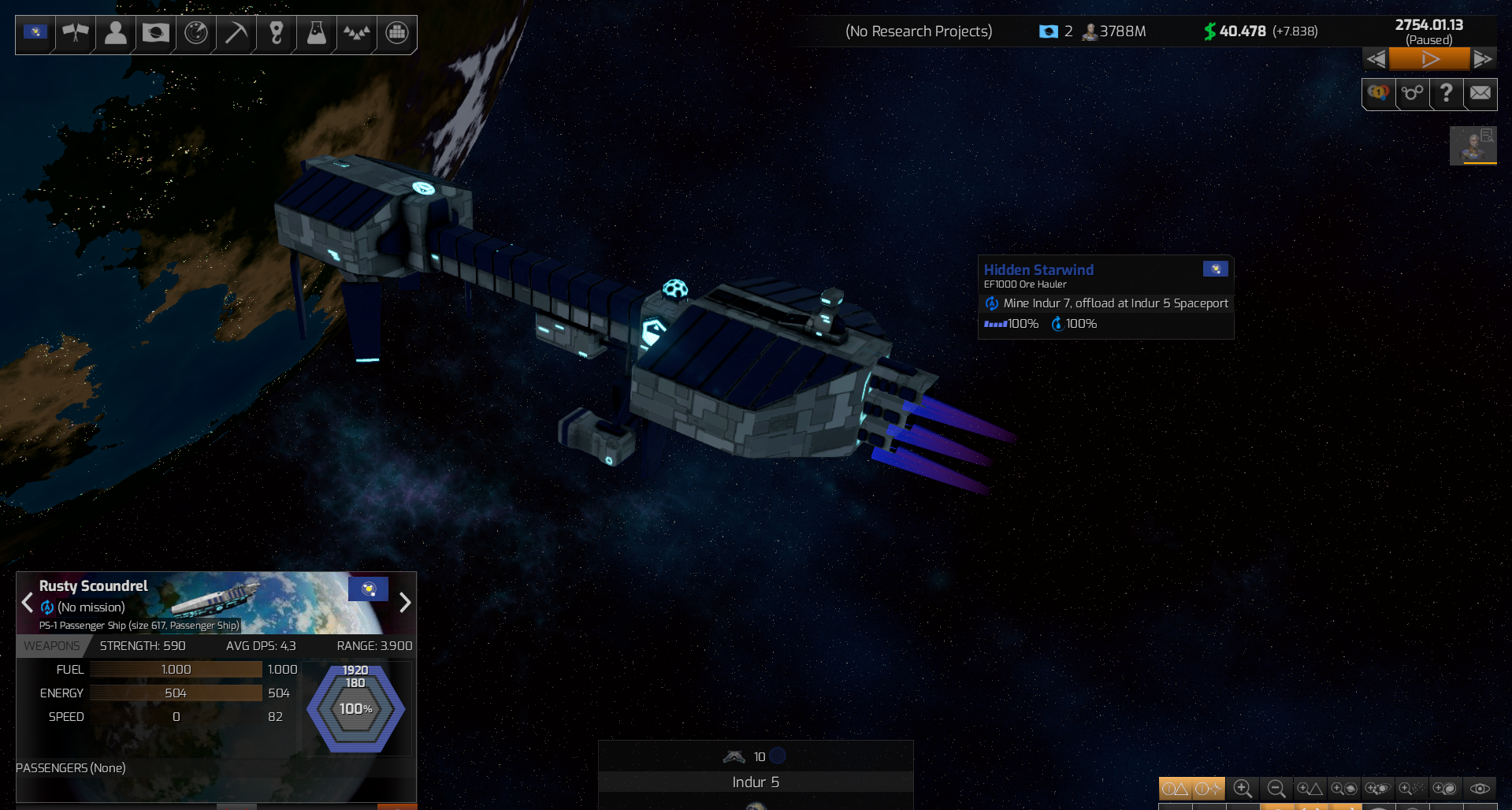The image size is (1512, 810).
Task: Click the zoom out magnifier
Action: [x=1276, y=788]
